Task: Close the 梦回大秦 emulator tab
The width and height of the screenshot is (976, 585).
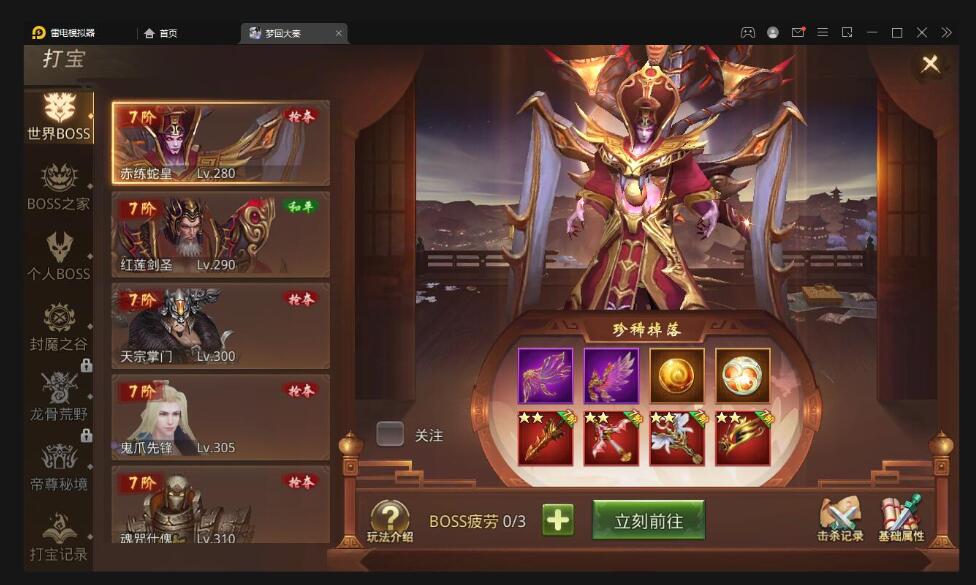Action: click(x=339, y=33)
